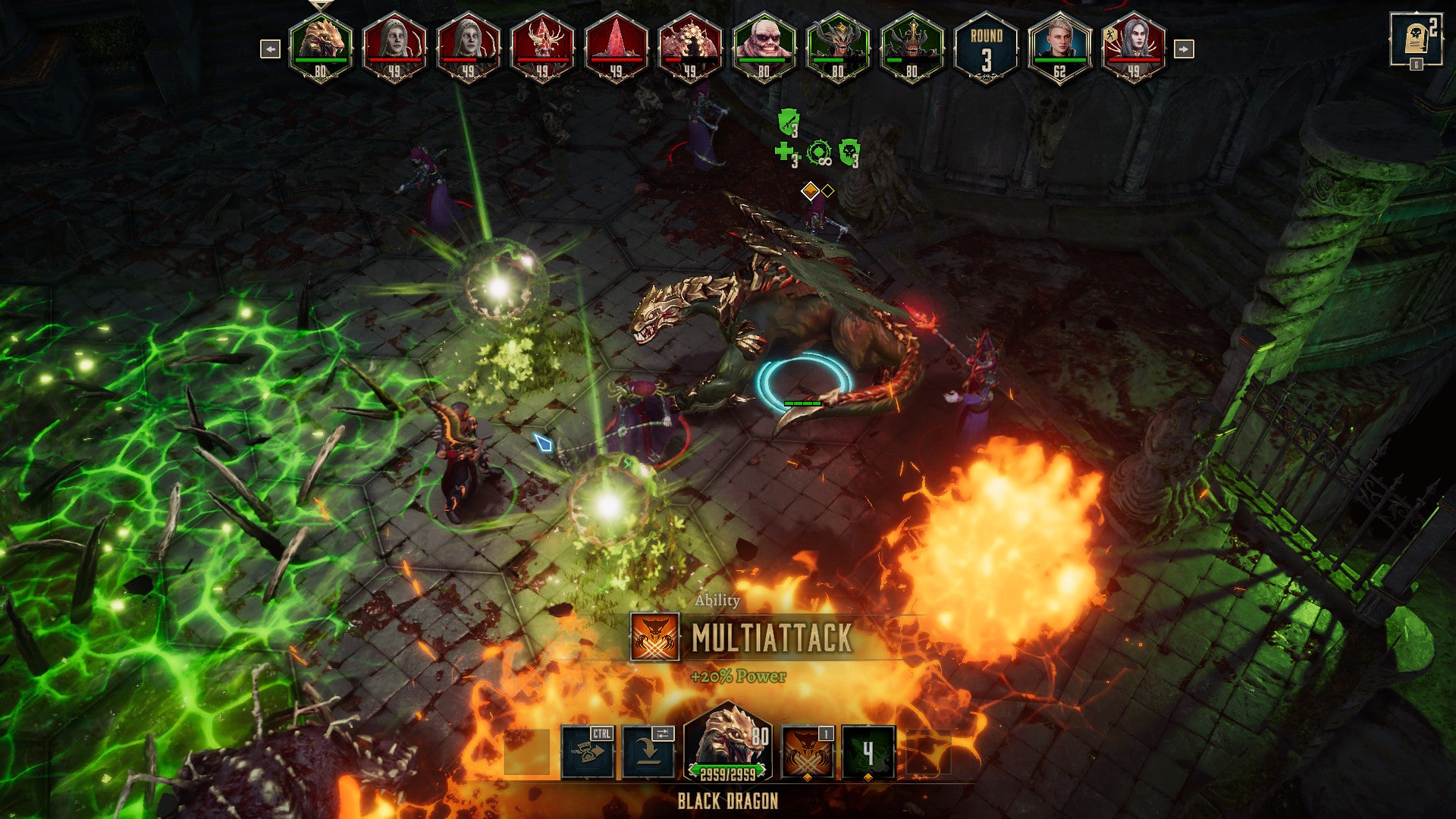The width and height of the screenshot is (1456, 819).
Task: Select the Black Dragon portrait in turn order
Action: pyautogui.click(x=322, y=47)
